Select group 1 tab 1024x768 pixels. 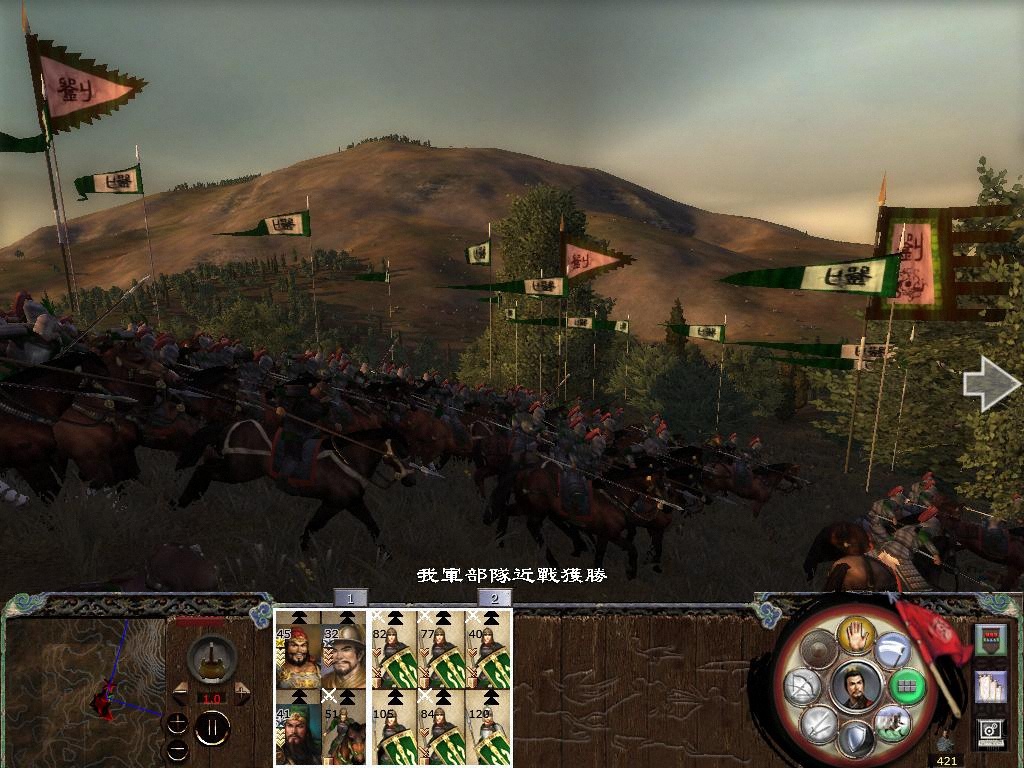[350, 598]
